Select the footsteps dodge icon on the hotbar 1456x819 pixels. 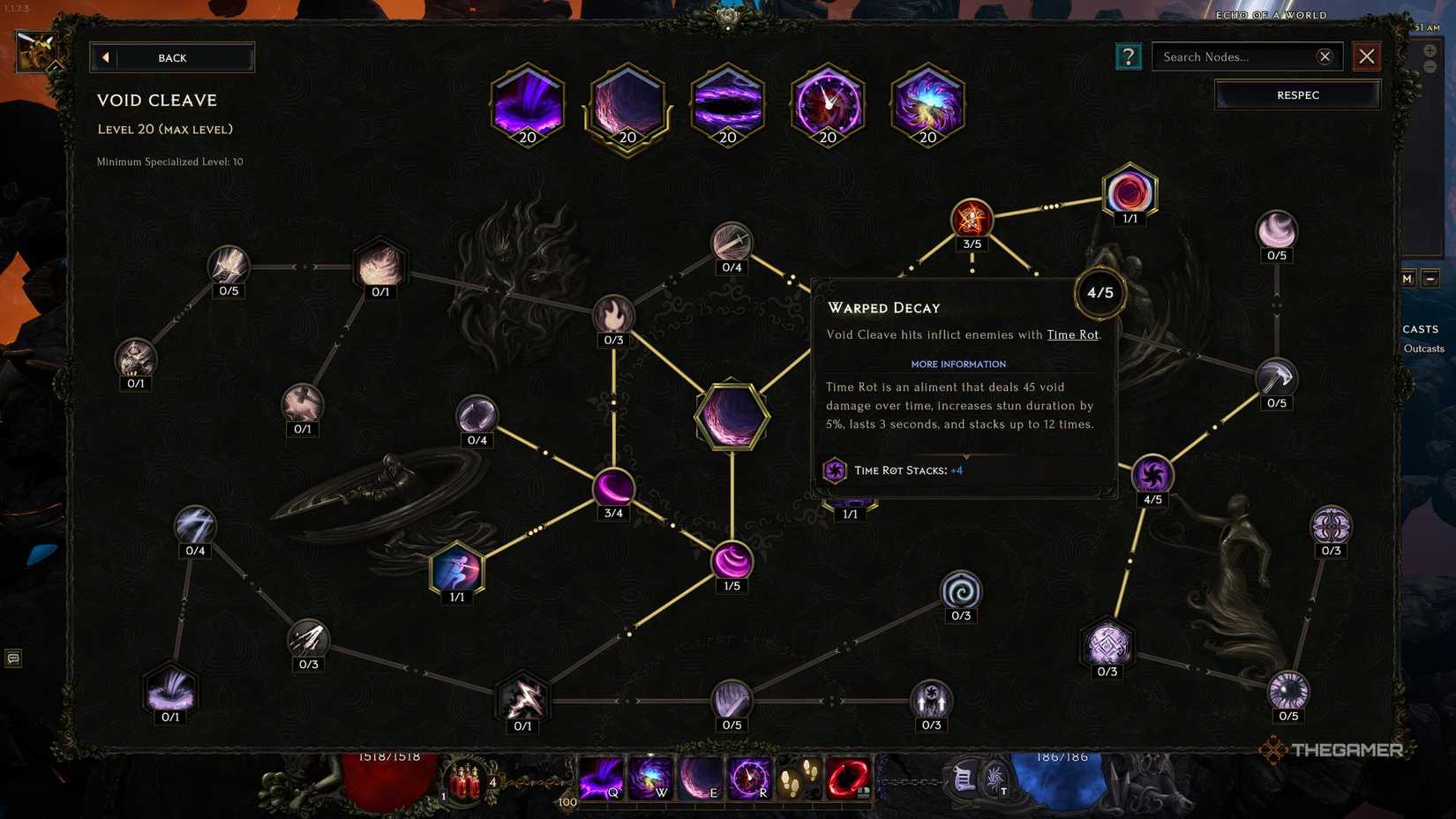click(x=798, y=778)
